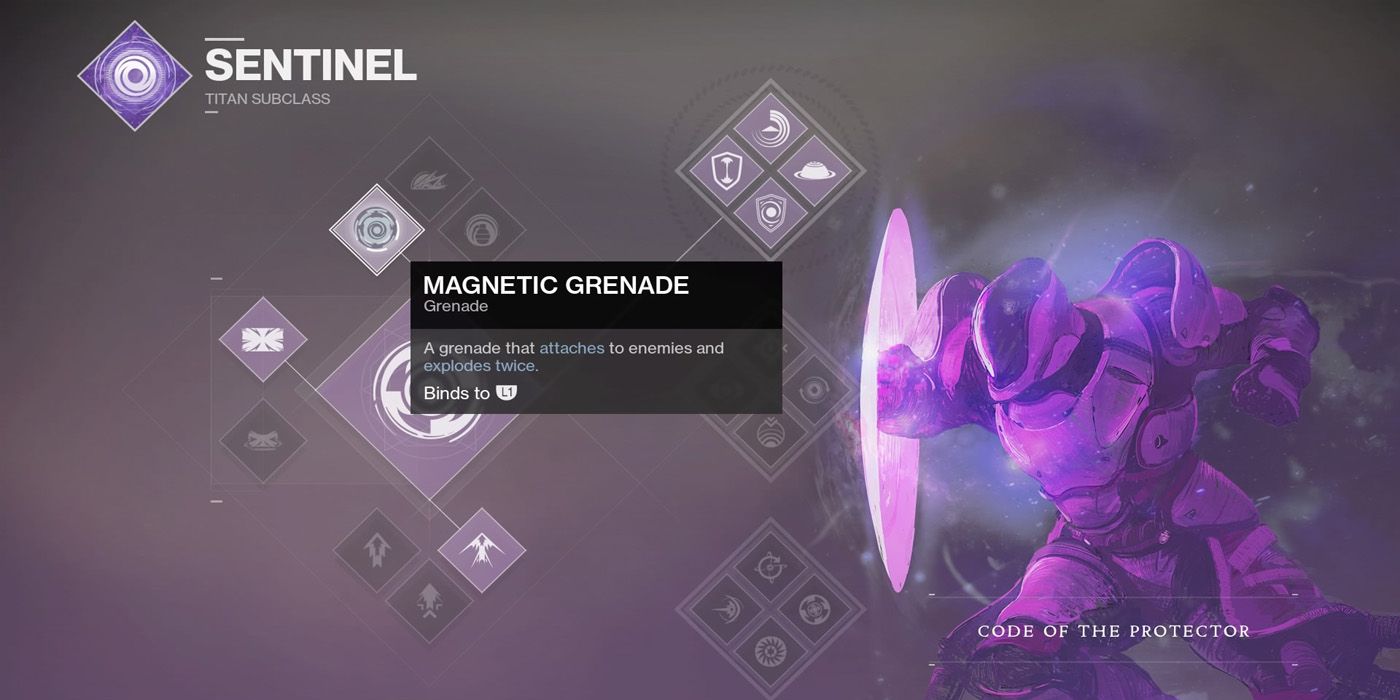Viewport: 1400px width, 700px height.
Task: Select the bright barricade class ability node
Action: click(x=263, y=339)
